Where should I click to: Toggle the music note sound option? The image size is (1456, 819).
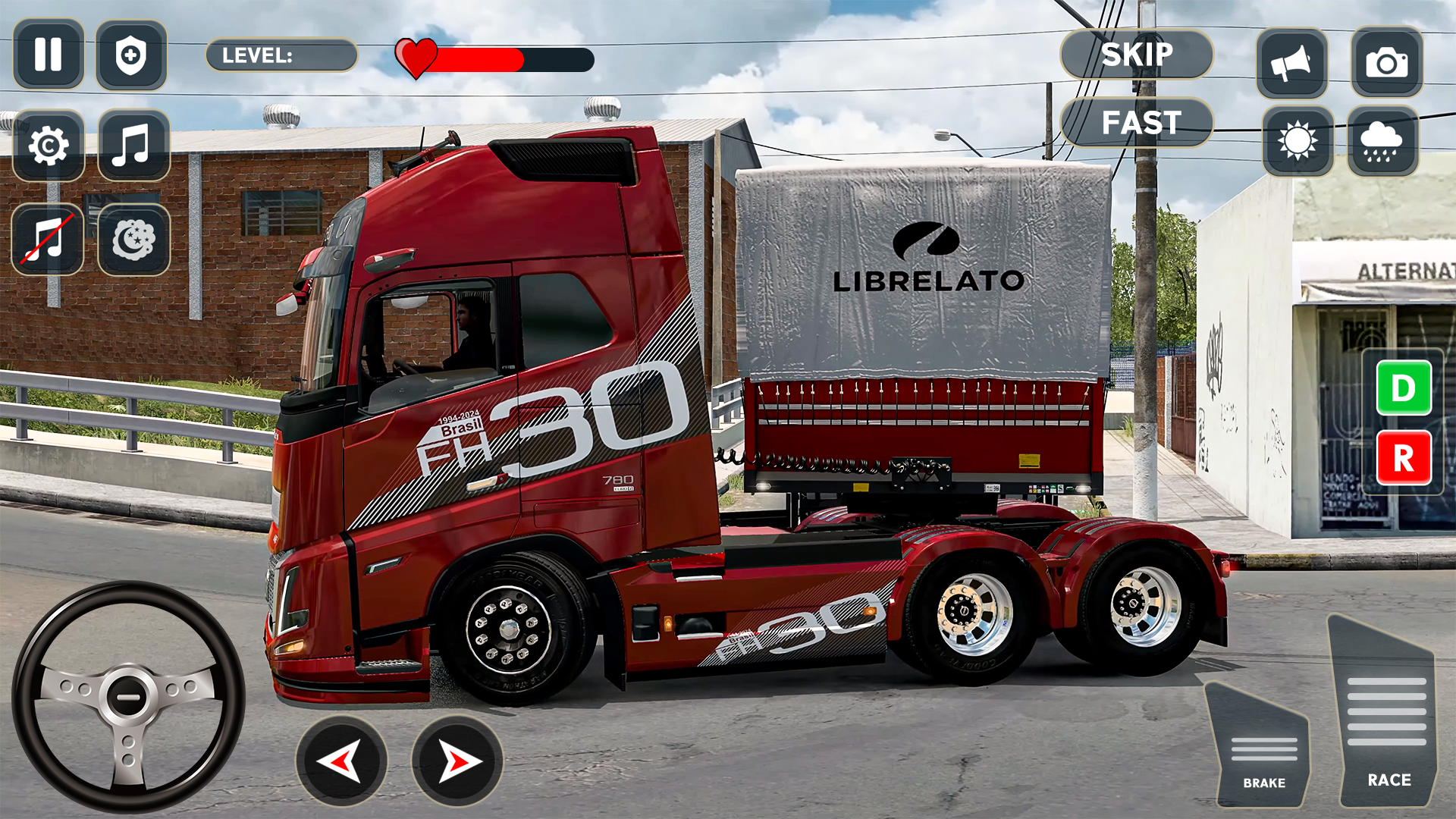click(x=133, y=145)
